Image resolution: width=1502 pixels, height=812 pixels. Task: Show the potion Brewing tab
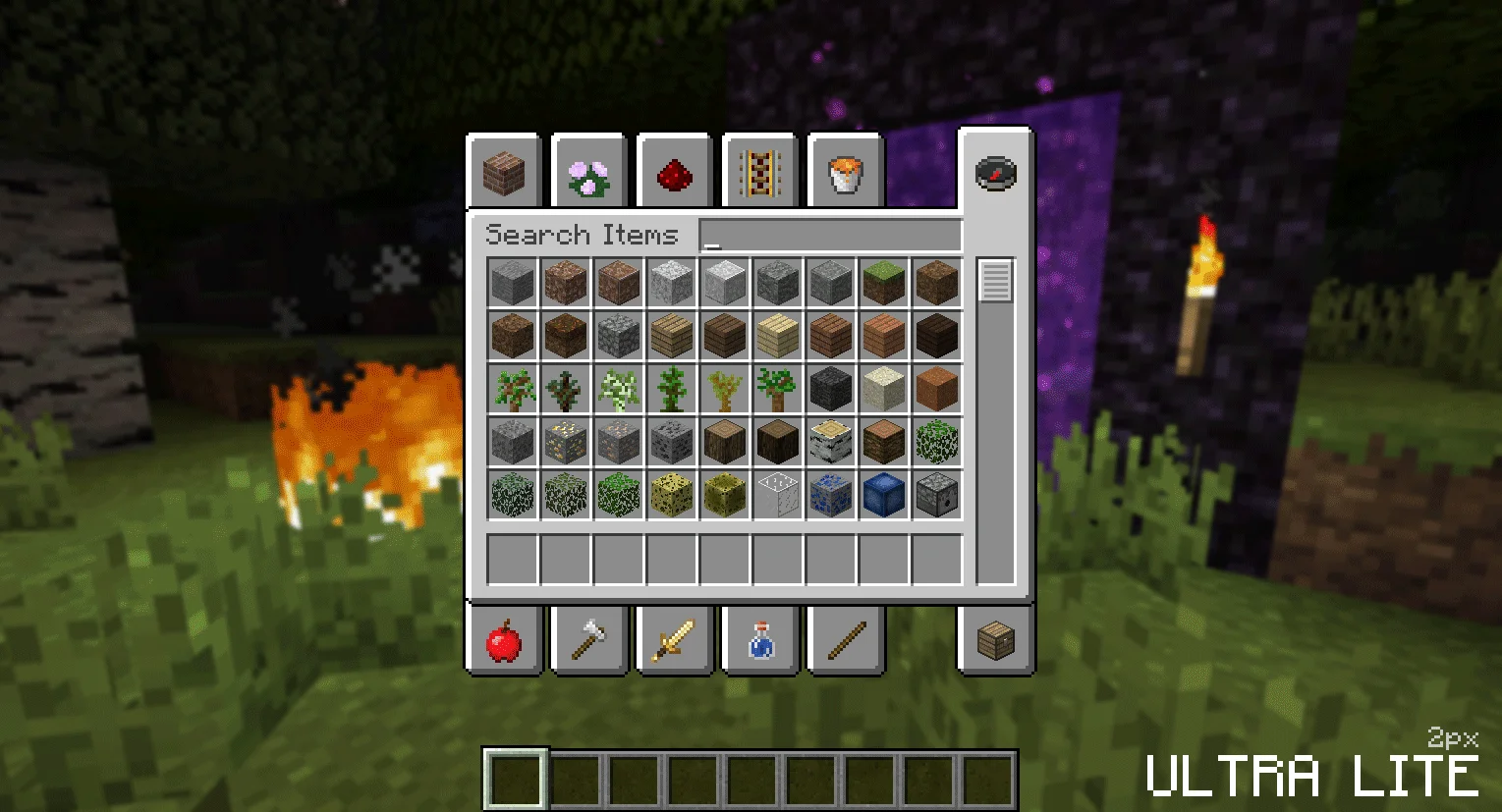(x=759, y=642)
